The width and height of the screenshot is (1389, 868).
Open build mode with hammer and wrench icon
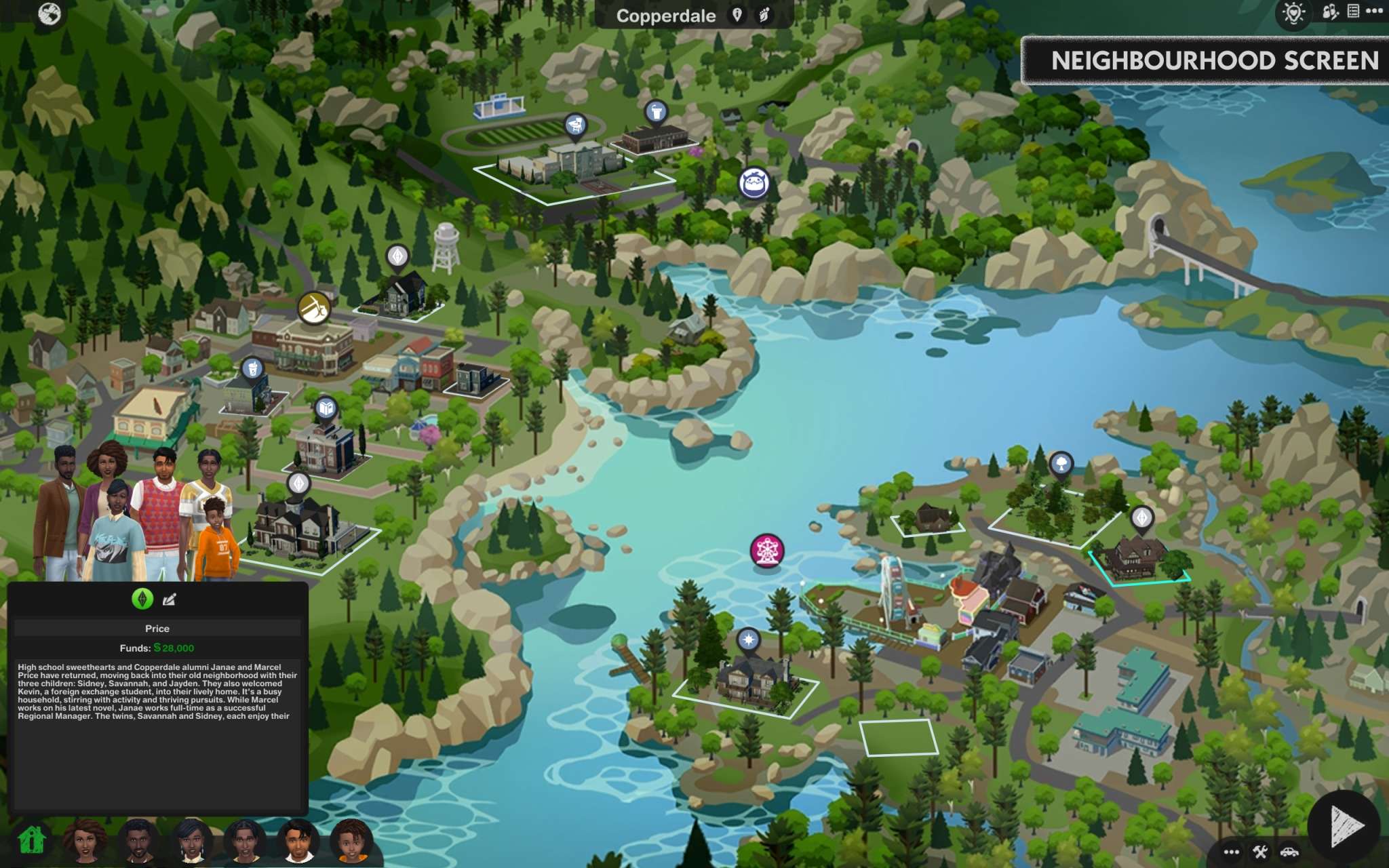tap(1260, 852)
